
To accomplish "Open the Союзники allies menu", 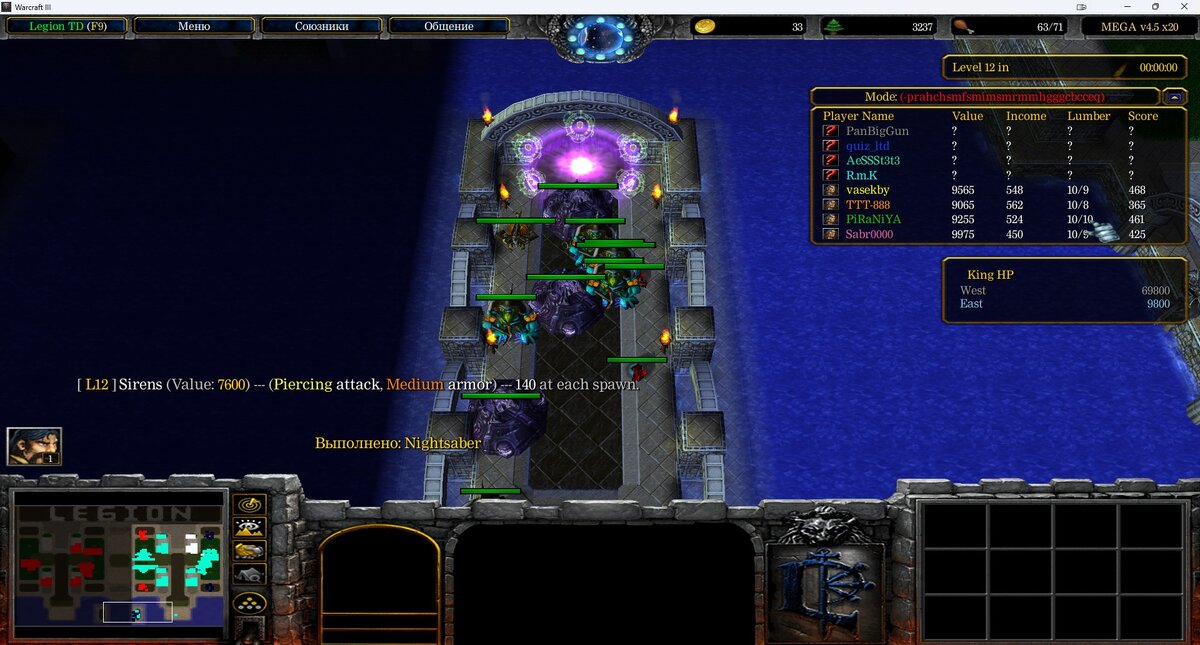I will (x=321, y=27).
